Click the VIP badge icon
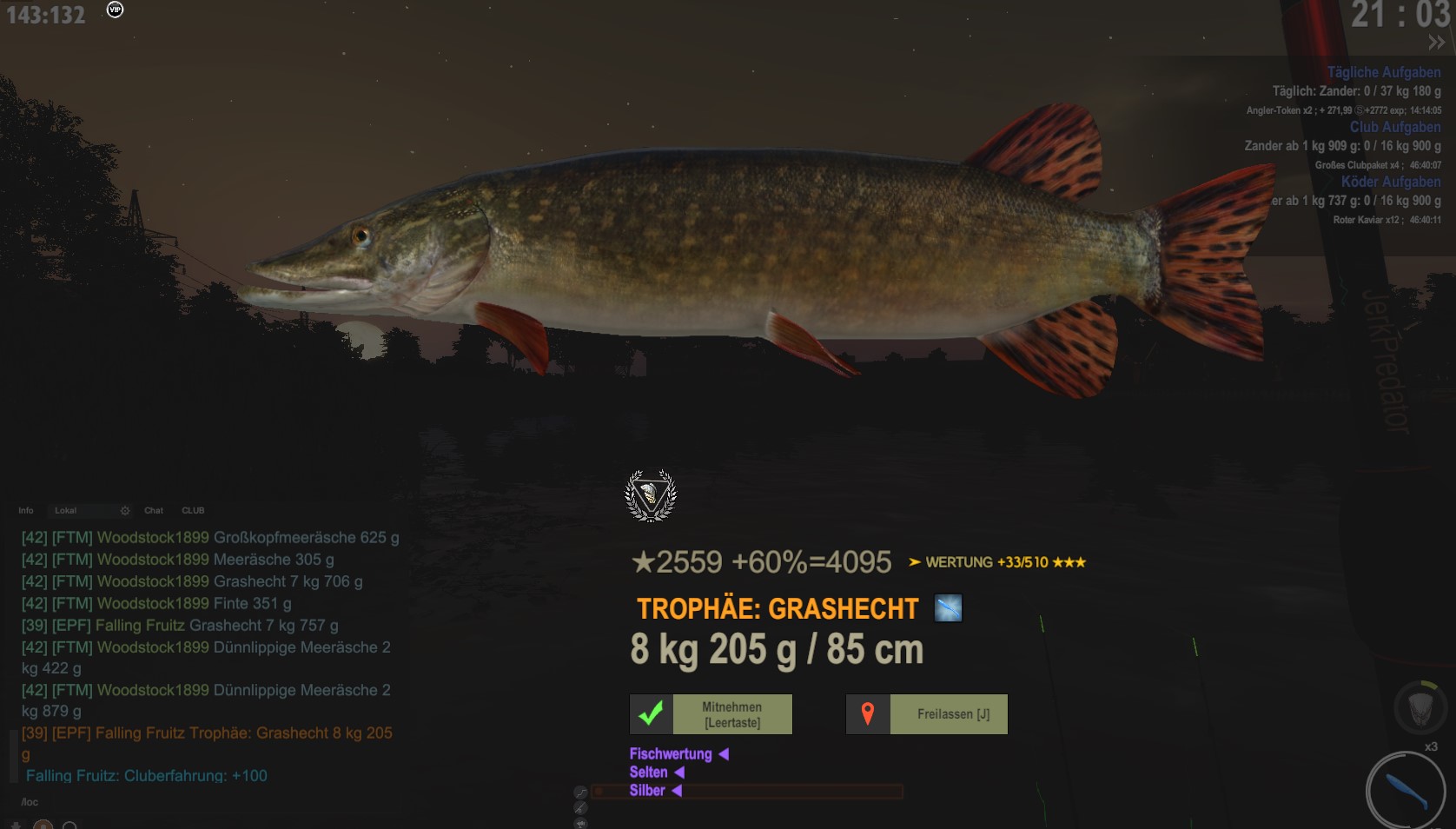This screenshot has height=829, width=1456. tap(115, 10)
